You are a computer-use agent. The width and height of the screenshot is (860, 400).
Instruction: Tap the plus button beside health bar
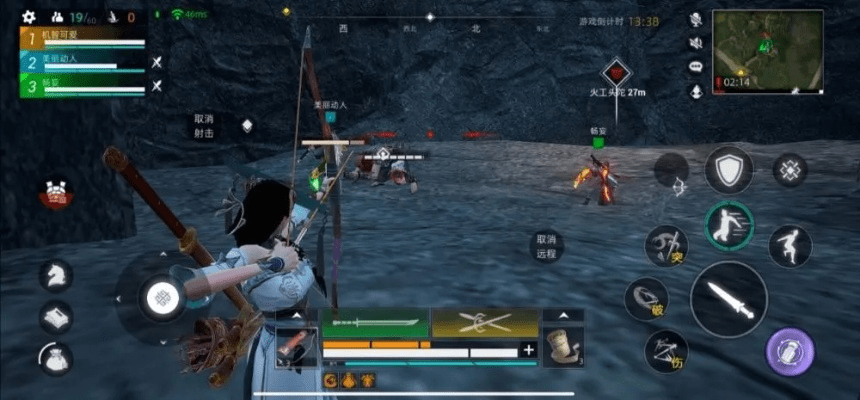coord(528,350)
